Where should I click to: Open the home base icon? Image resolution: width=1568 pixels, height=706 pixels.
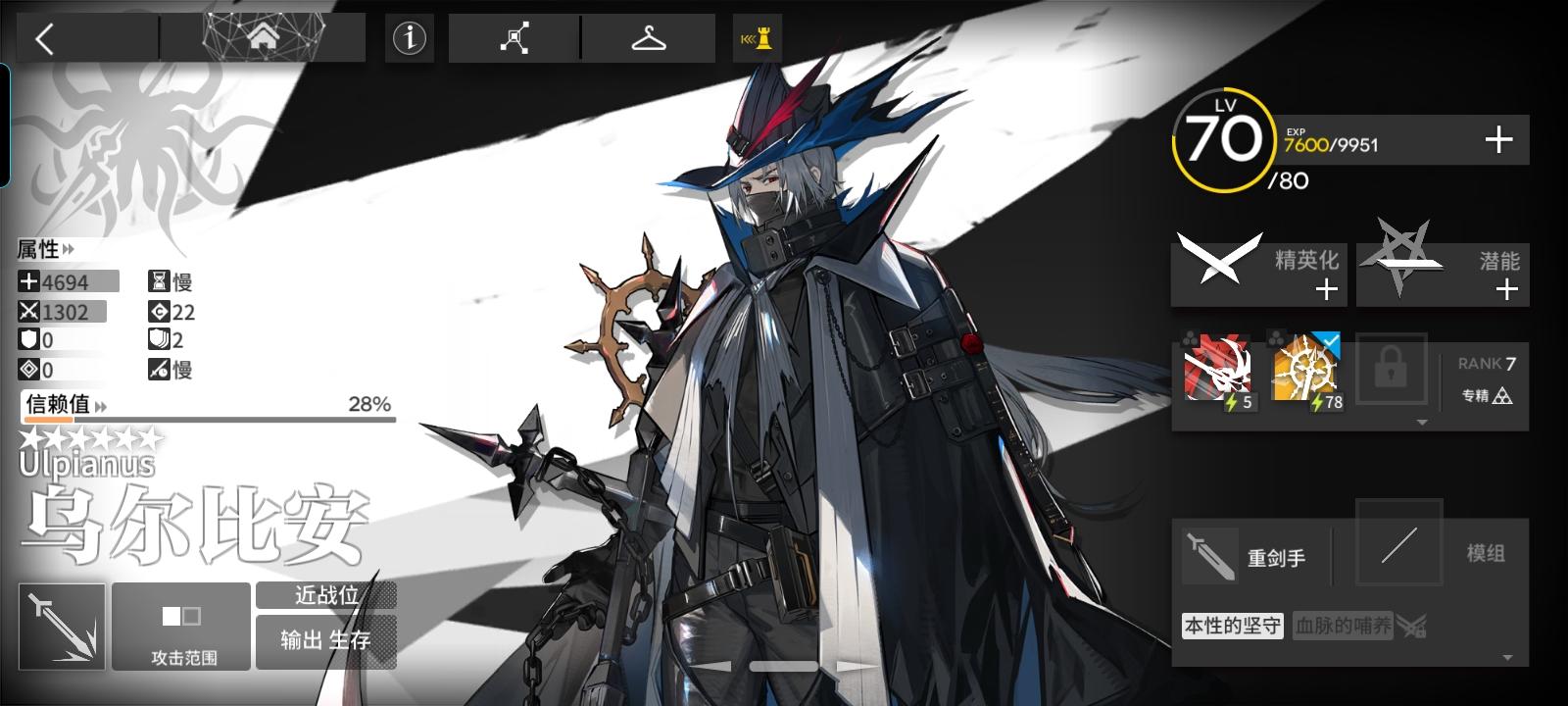click(x=263, y=38)
